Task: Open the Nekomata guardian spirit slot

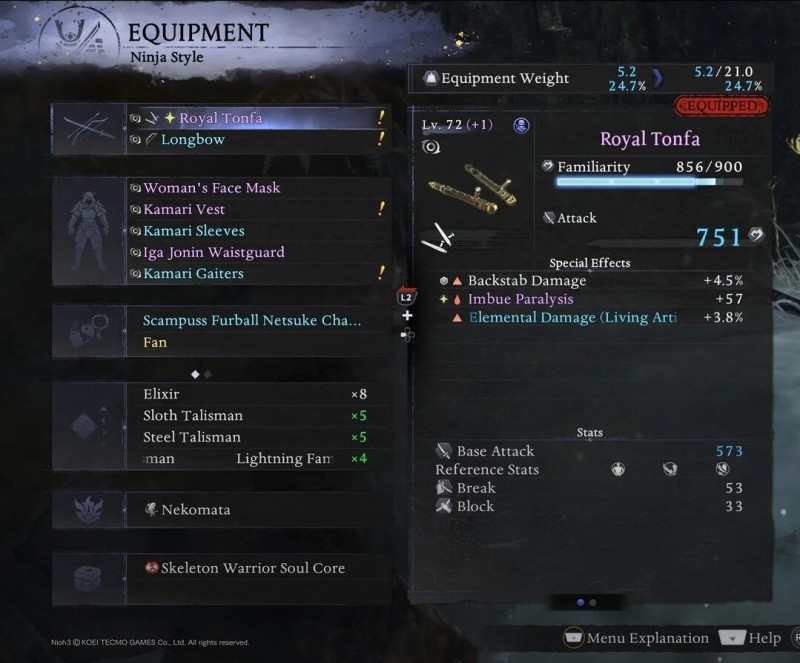Action: coord(196,510)
